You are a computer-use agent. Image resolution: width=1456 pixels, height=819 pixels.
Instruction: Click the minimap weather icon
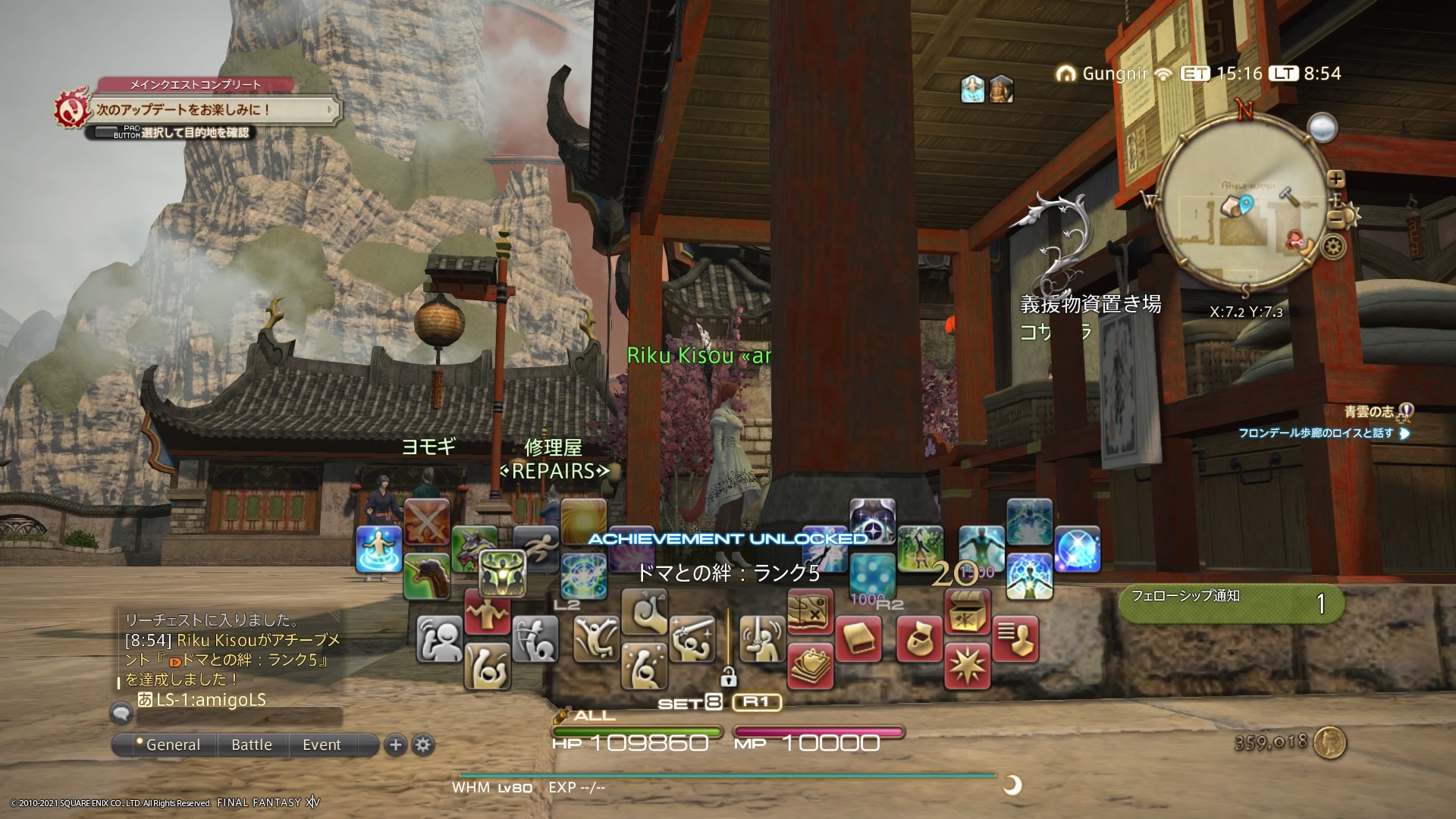pos(1322,127)
